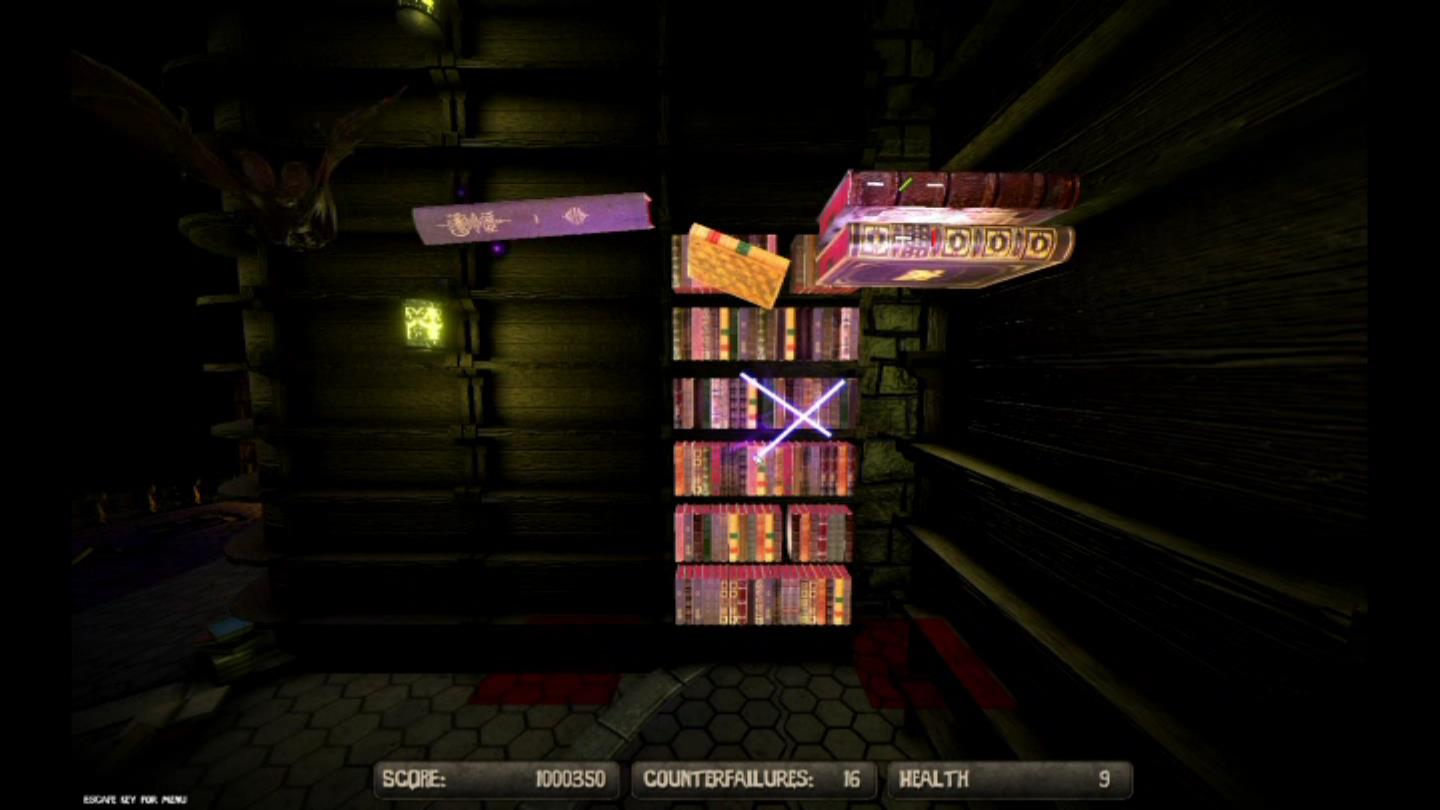Click the score value 1000350

570,778
